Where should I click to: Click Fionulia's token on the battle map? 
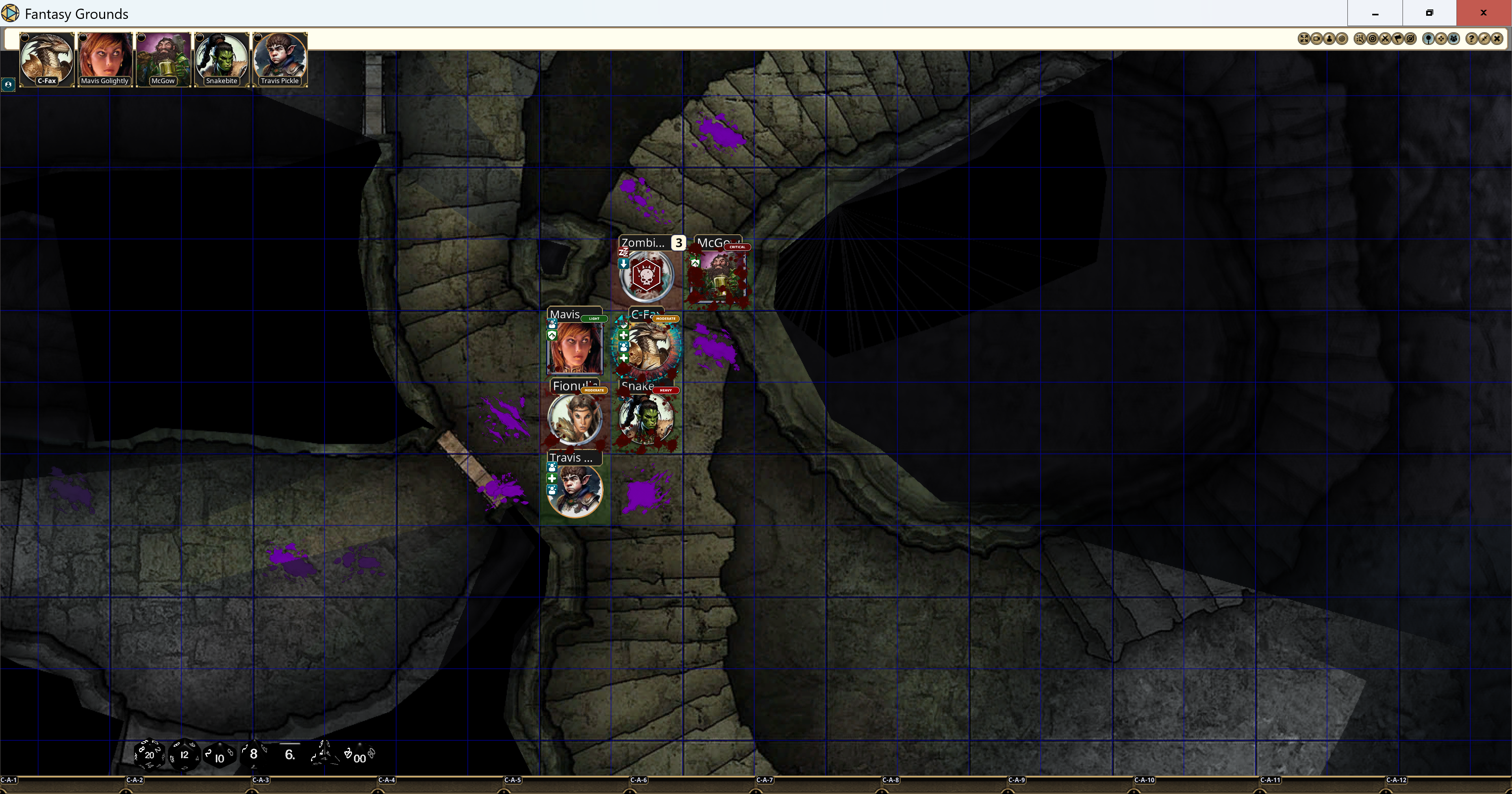tap(574, 419)
